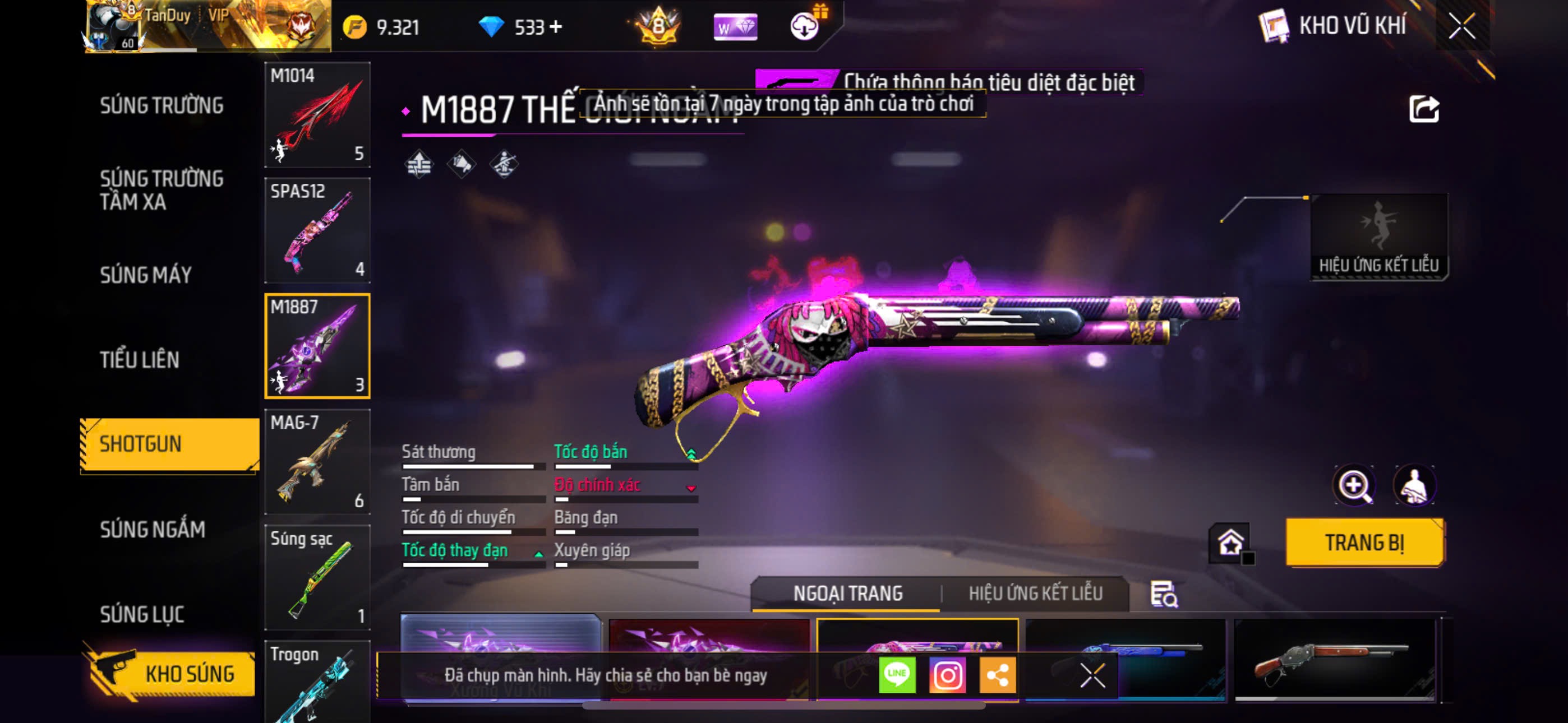1568x723 pixels.
Task: Share the screenshot via Instagram
Action: click(x=947, y=675)
